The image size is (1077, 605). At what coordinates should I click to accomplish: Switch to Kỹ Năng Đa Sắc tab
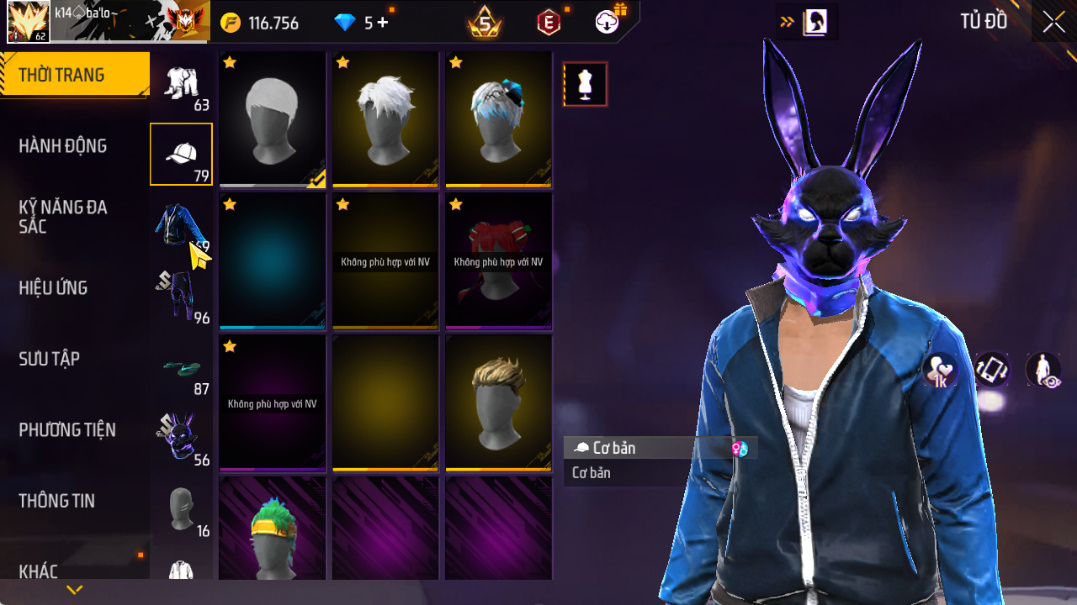62,217
